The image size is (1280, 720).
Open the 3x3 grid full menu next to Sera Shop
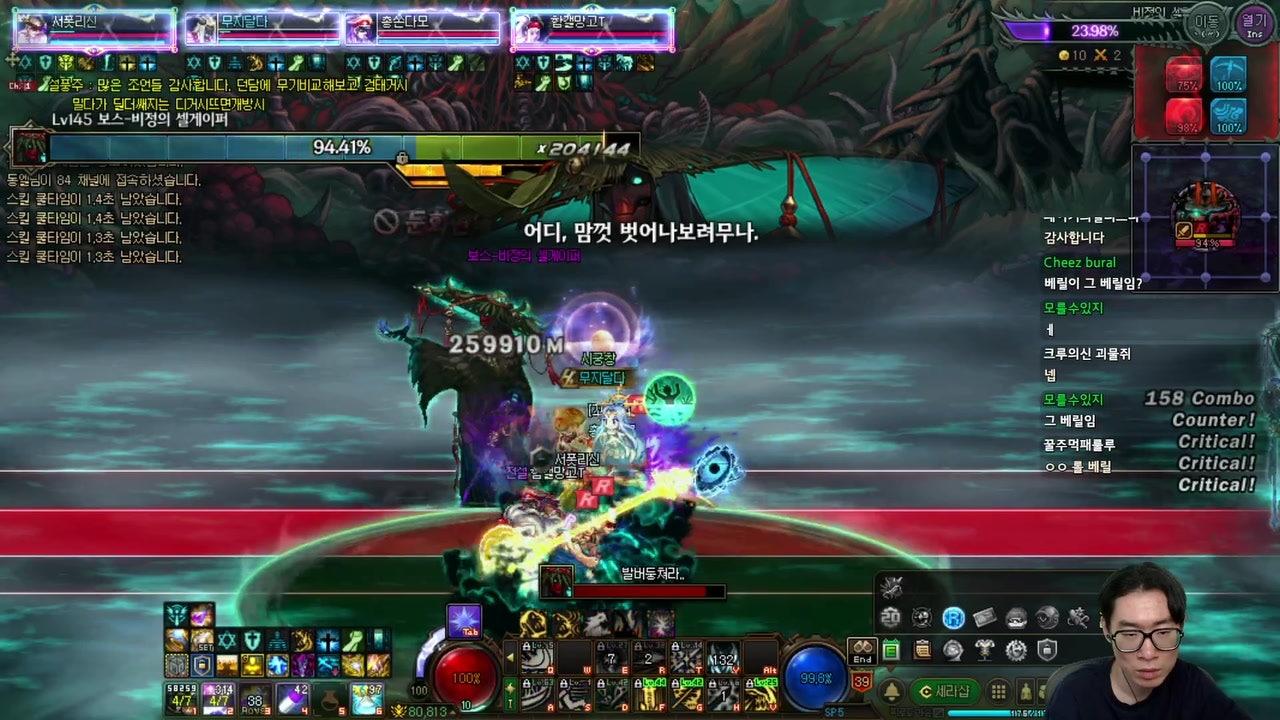998,691
